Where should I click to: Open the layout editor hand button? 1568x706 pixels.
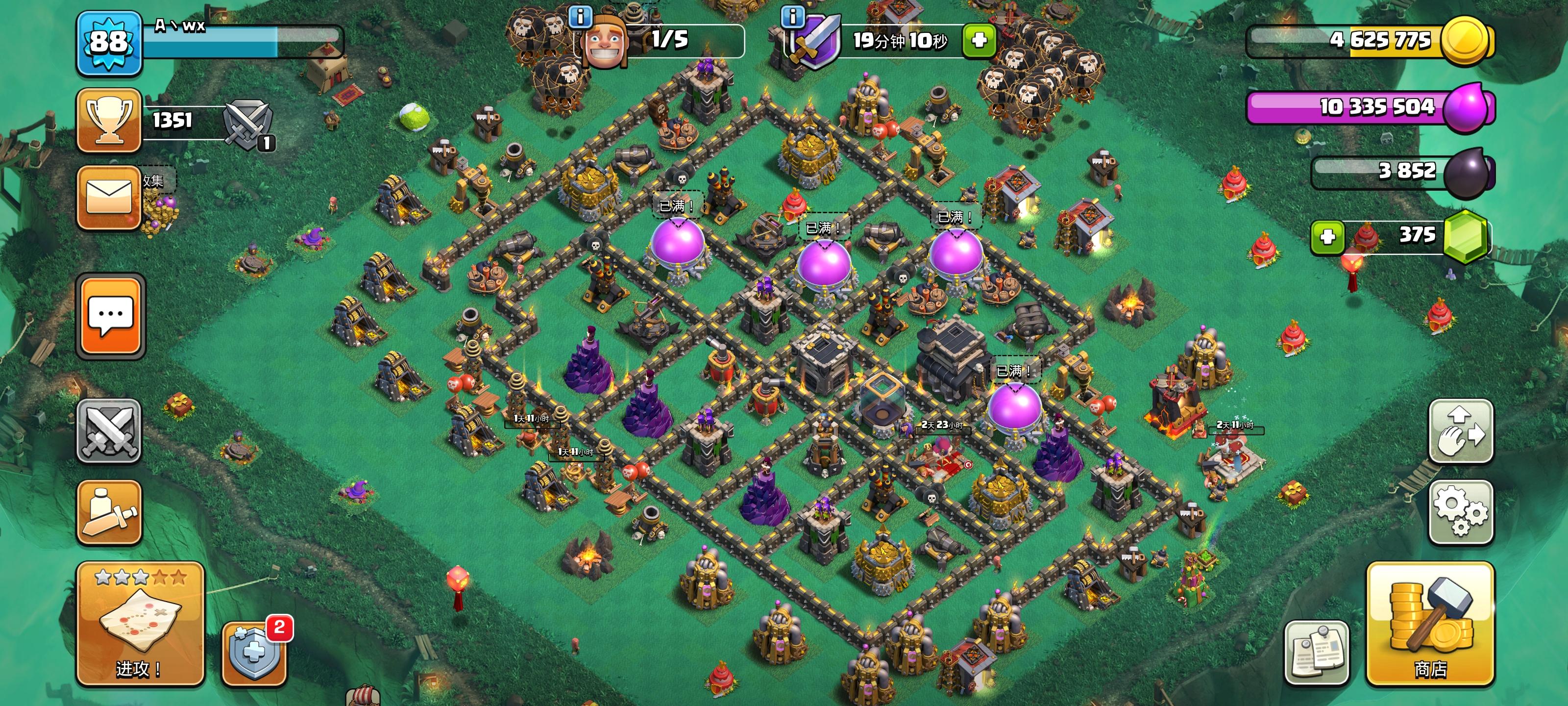pos(1460,431)
